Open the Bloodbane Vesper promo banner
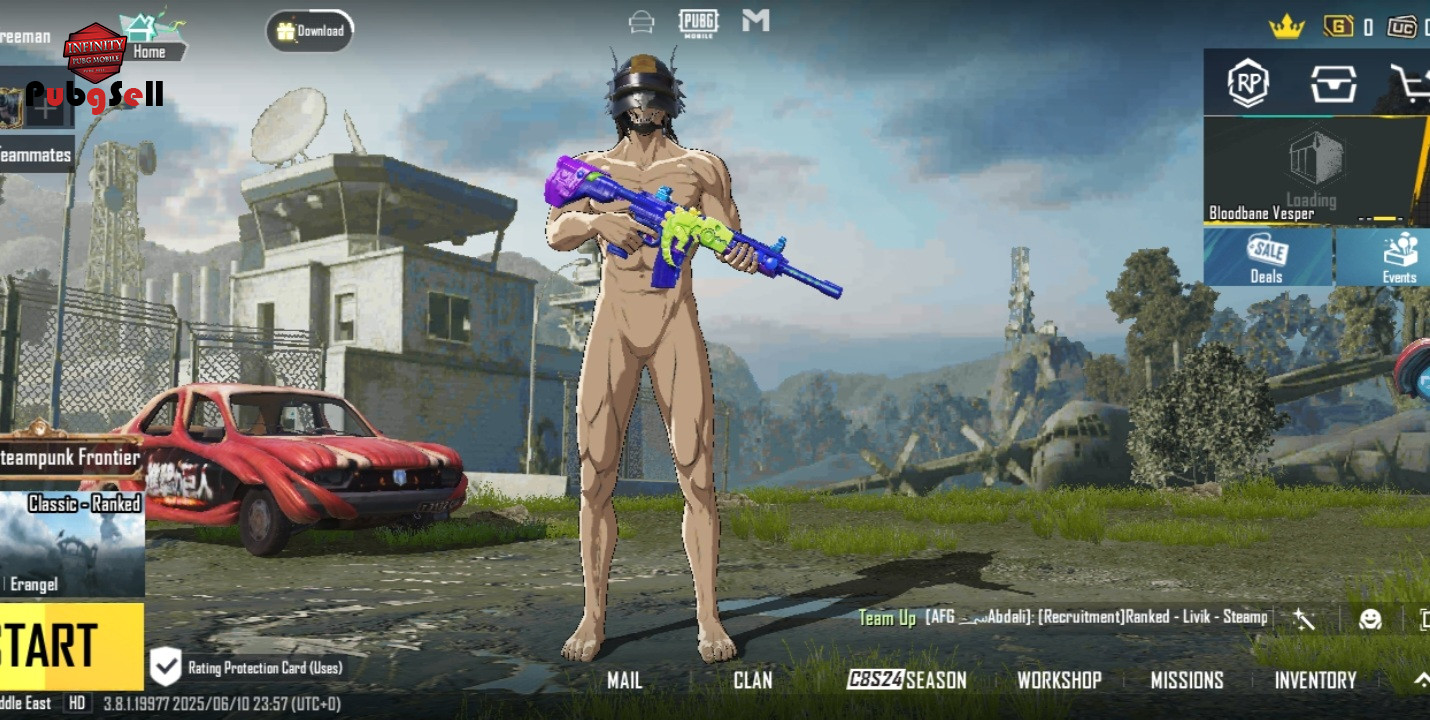This screenshot has width=1430, height=720. (1310, 172)
